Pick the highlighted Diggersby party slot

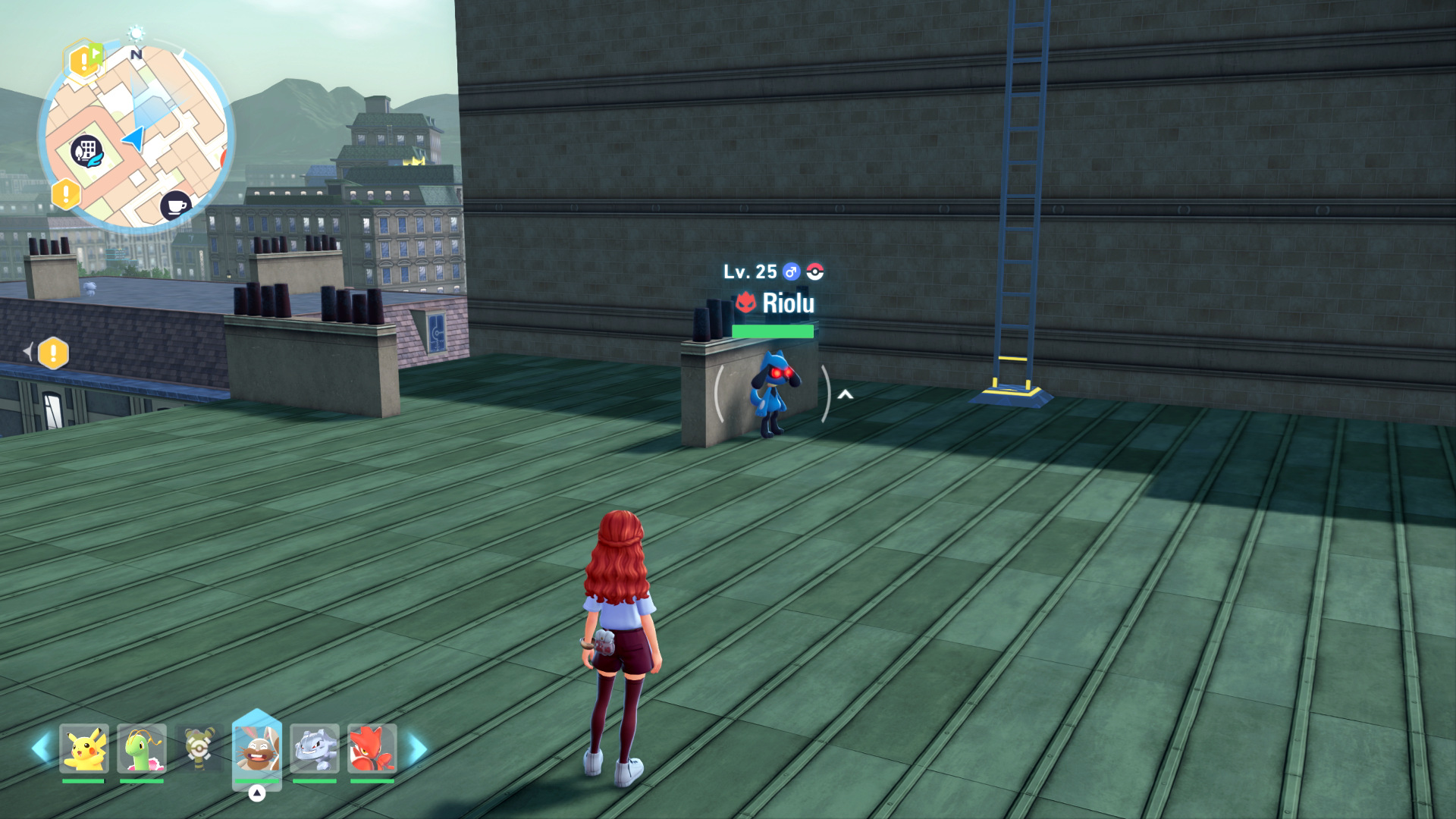(257, 748)
